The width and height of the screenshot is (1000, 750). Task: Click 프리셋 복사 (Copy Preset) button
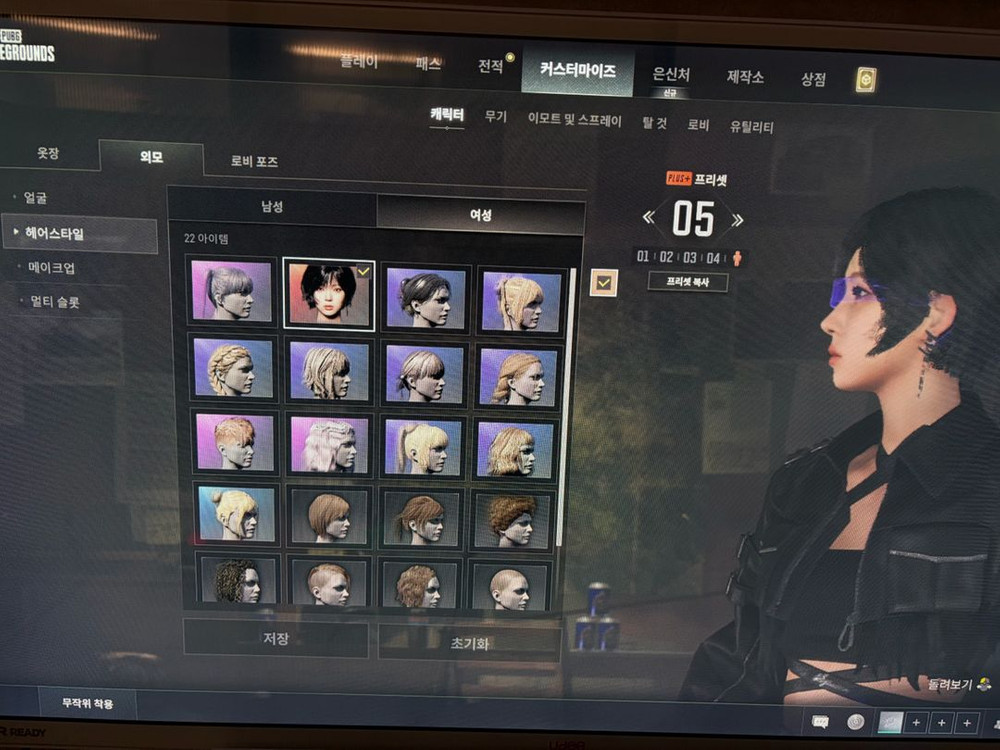pos(687,282)
